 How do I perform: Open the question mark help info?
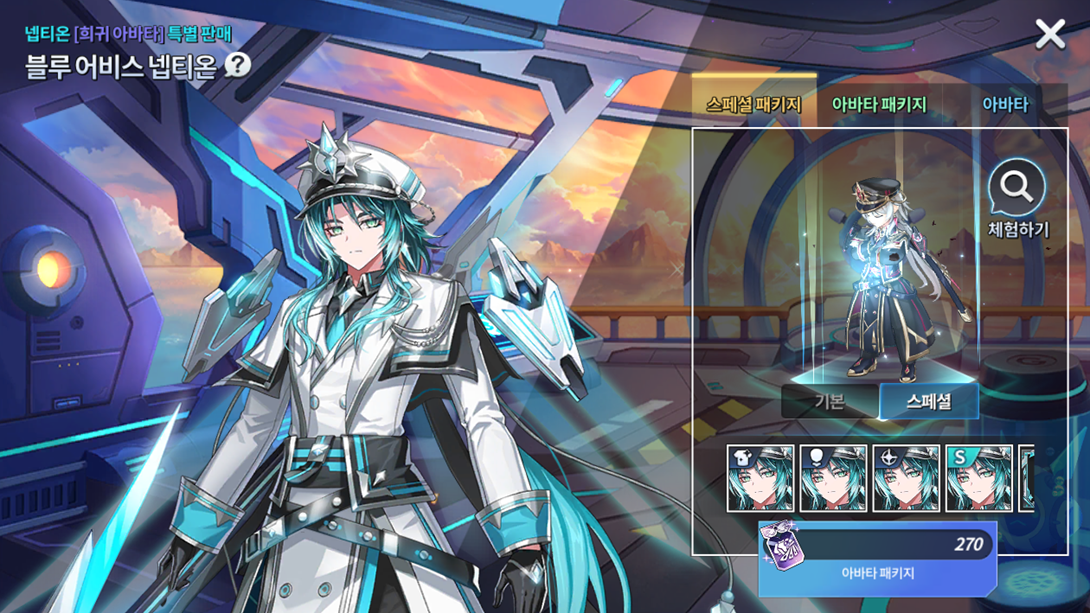coord(238,65)
